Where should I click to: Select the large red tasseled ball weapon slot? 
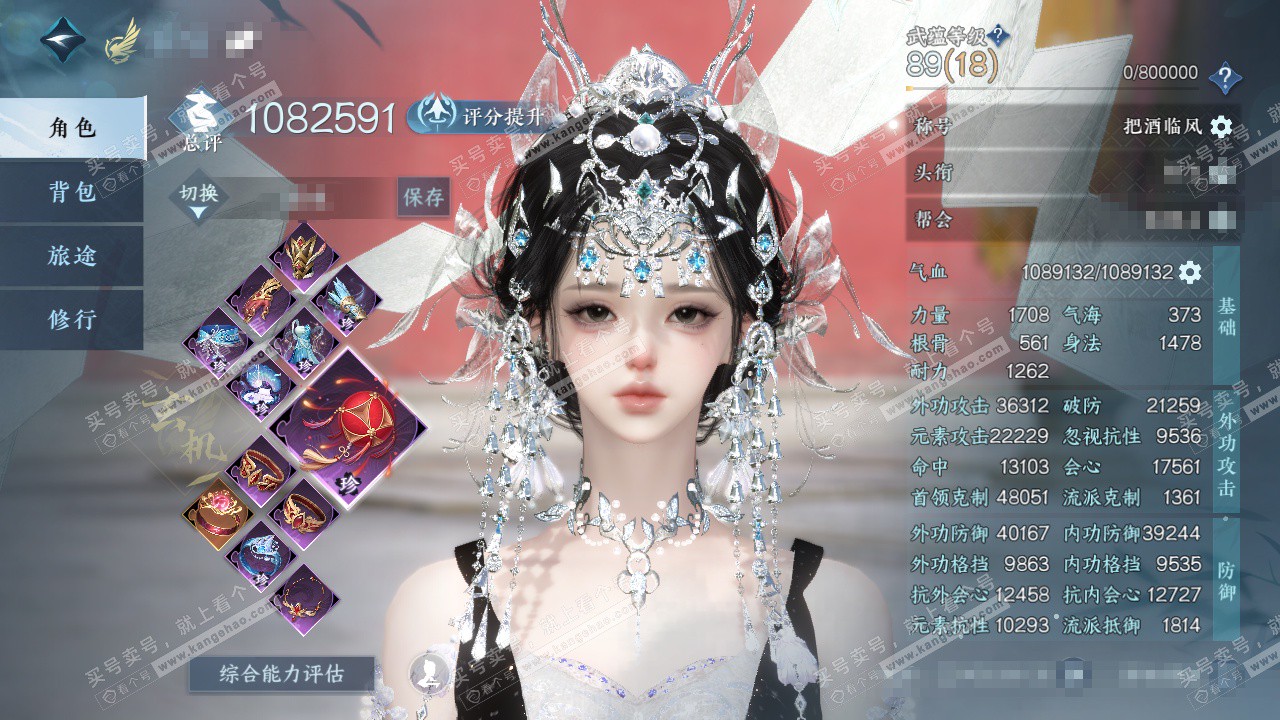coord(347,428)
